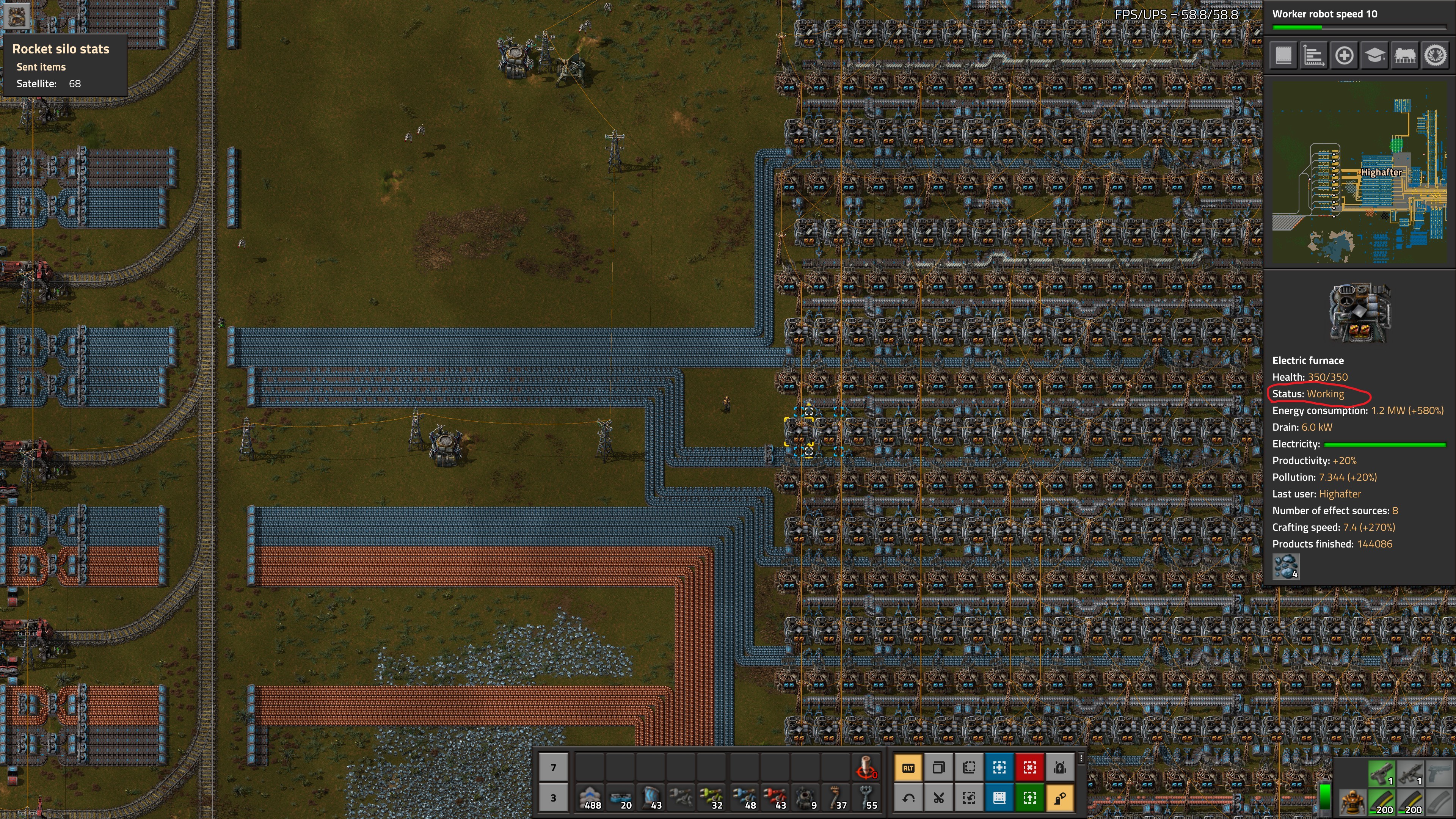The image size is (1456, 819).
Task: Activate the undo arrow shortcut
Action: [908, 797]
